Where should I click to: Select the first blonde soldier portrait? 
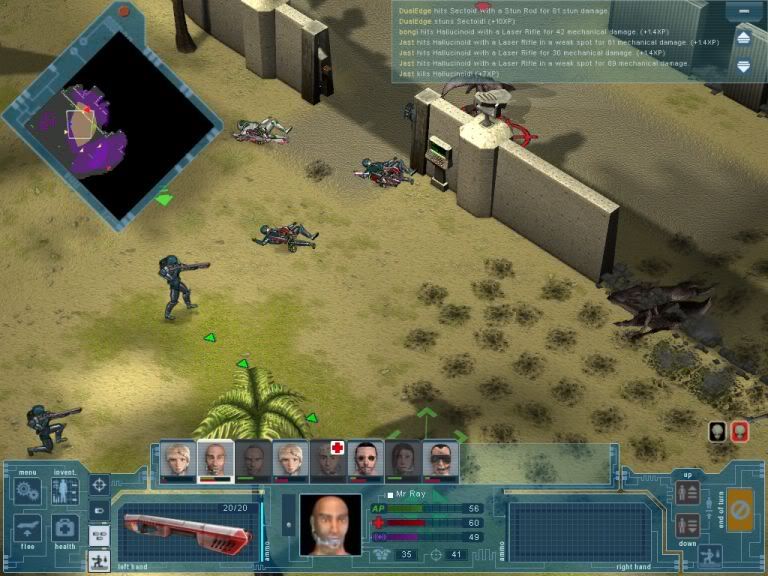click(x=177, y=459)
